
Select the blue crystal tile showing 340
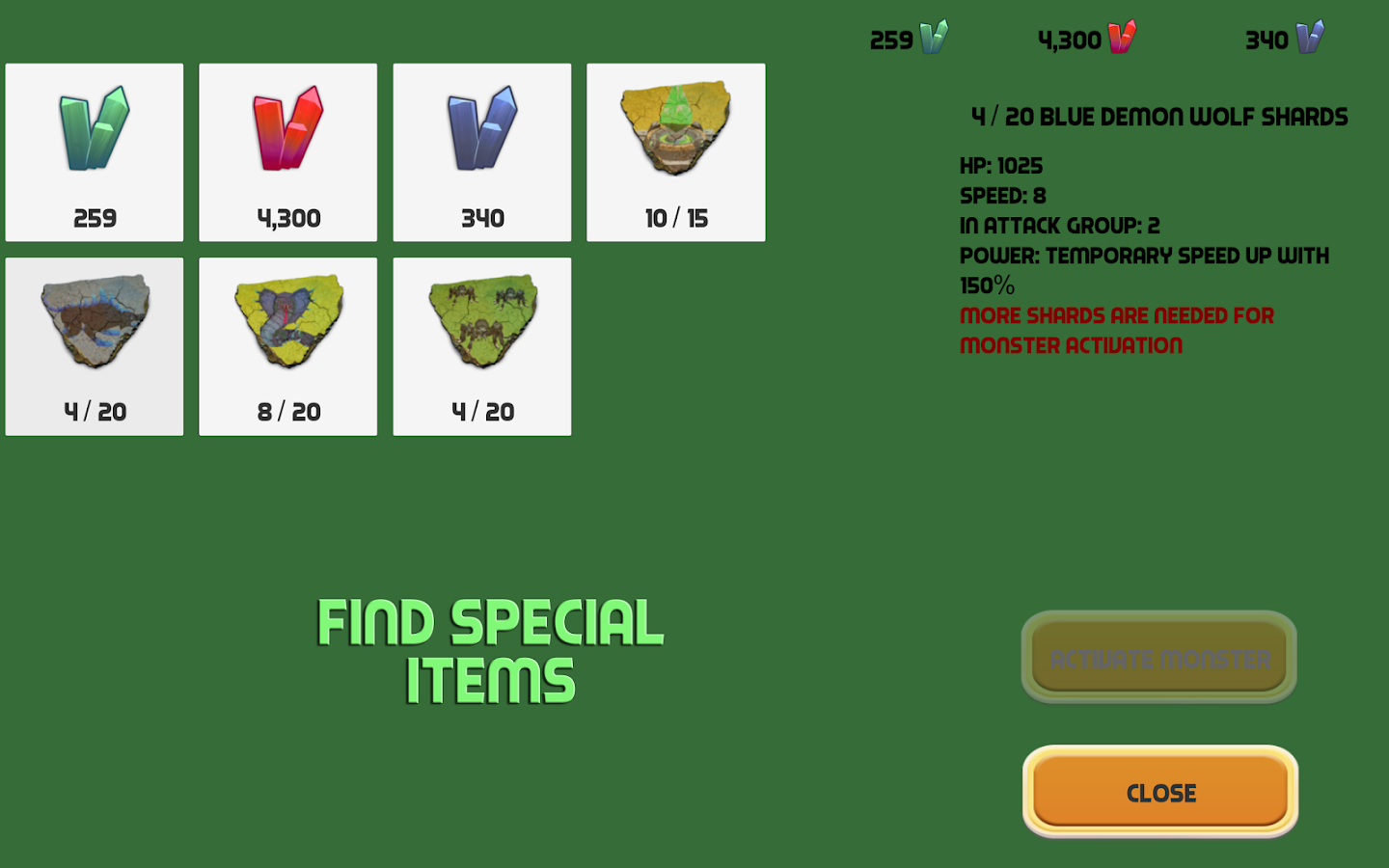(x=481, y=151)
